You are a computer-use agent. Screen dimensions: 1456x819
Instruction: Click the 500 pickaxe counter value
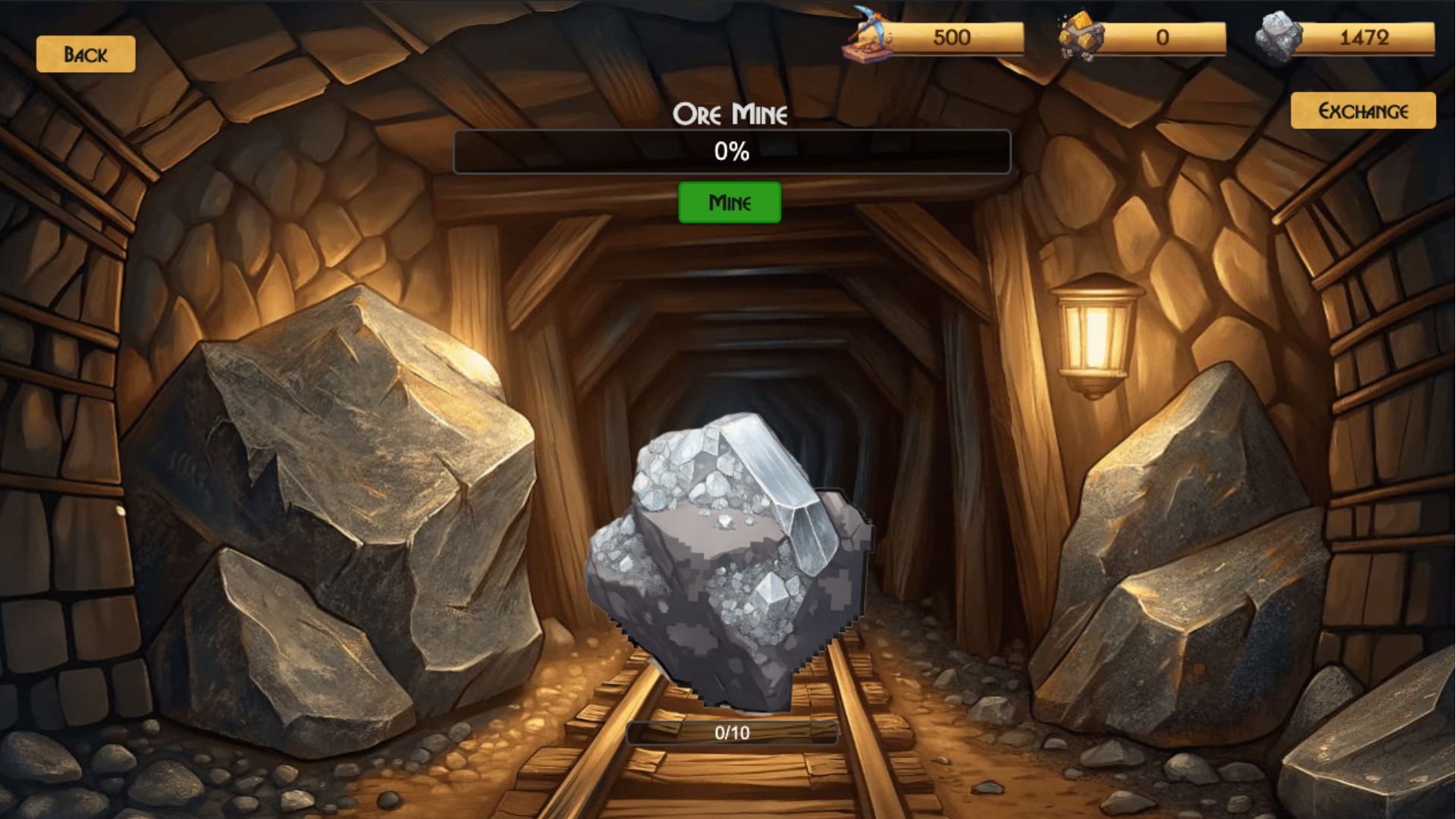pyautogui.click(x=952, y=37)
